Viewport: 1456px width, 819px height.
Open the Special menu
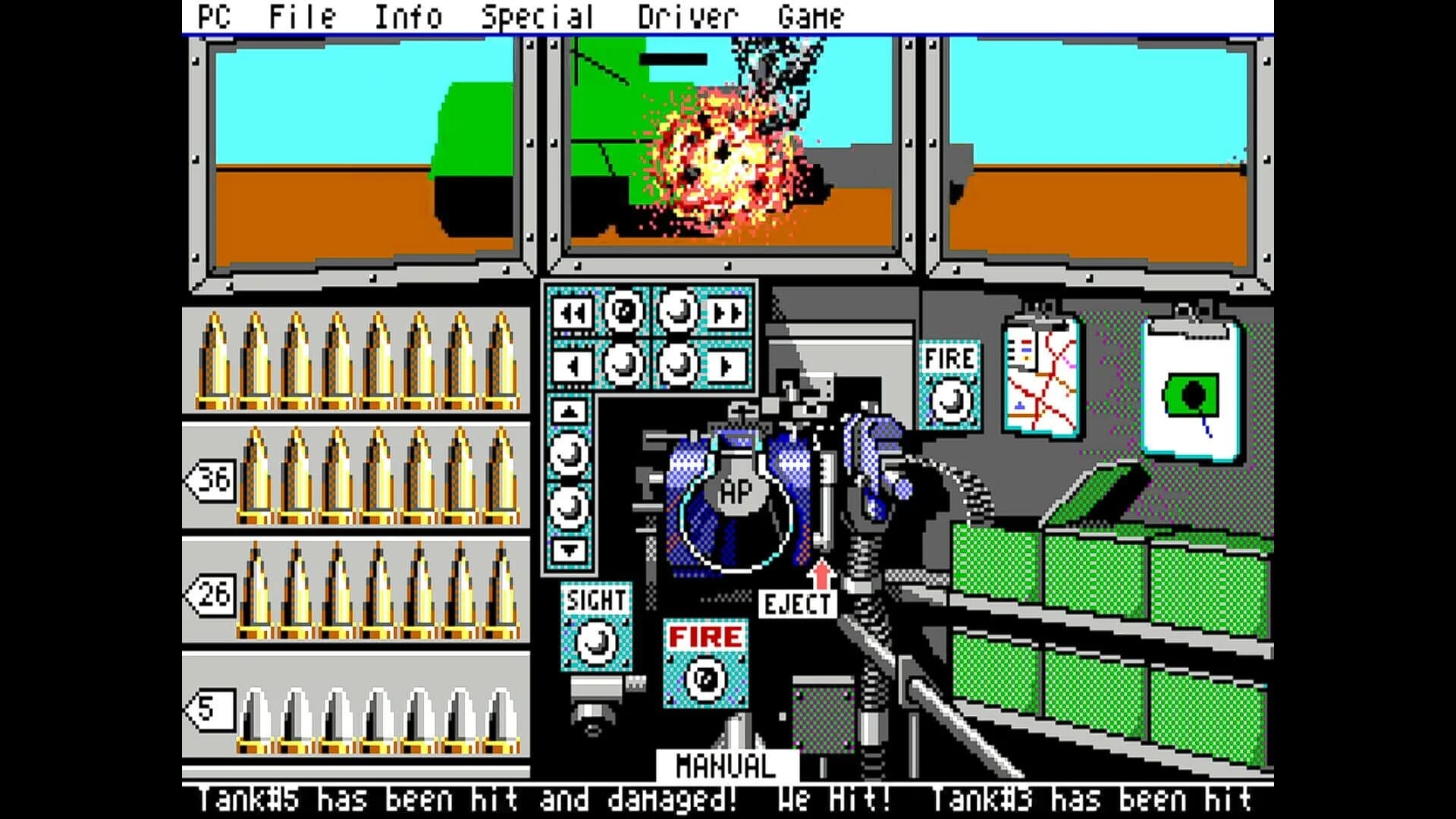(538, 14)
